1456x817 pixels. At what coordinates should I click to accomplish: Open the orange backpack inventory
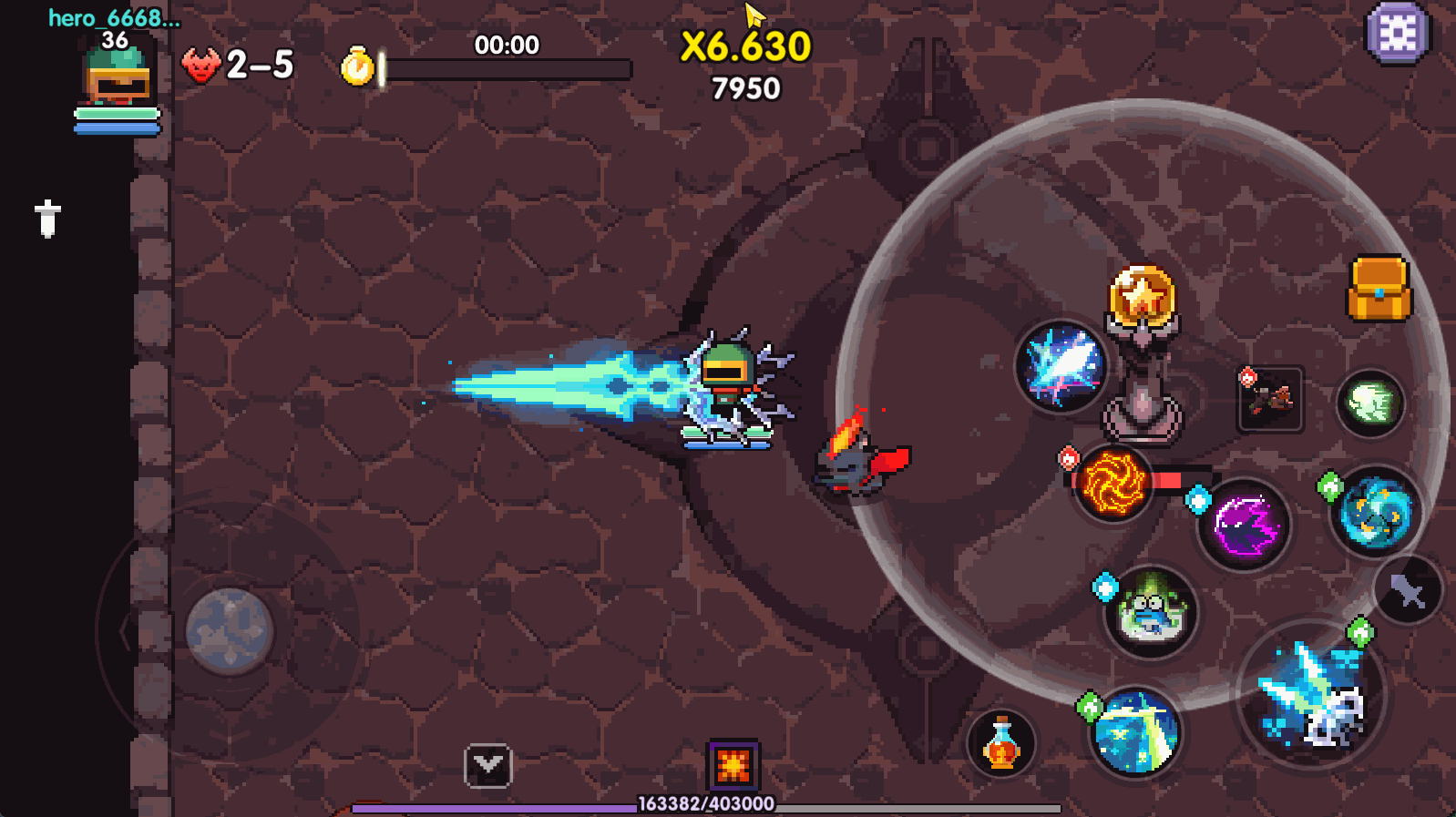point(1379,289)
